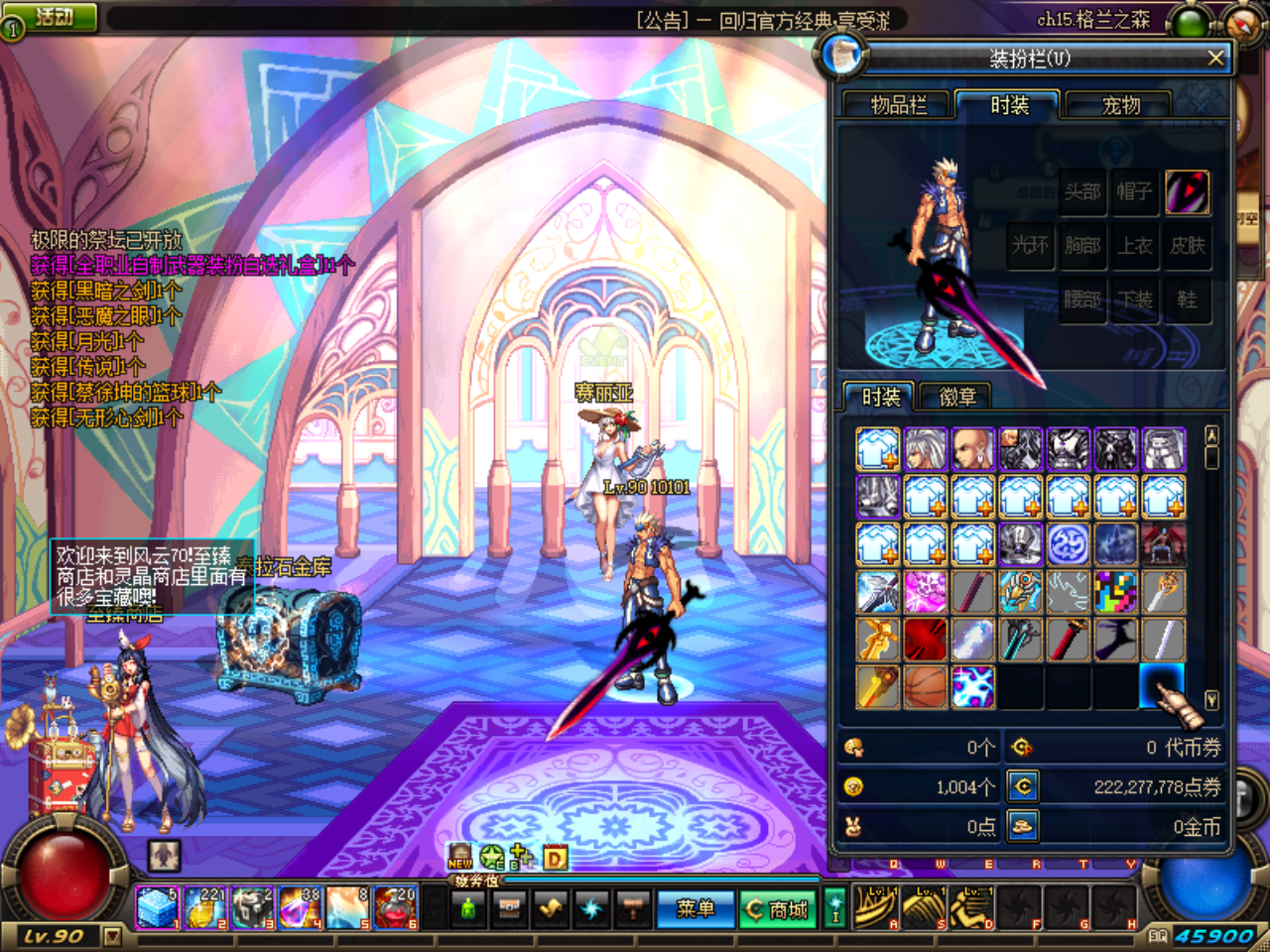
Task: Click the hammer auction house icon
Action: (633, 908)
